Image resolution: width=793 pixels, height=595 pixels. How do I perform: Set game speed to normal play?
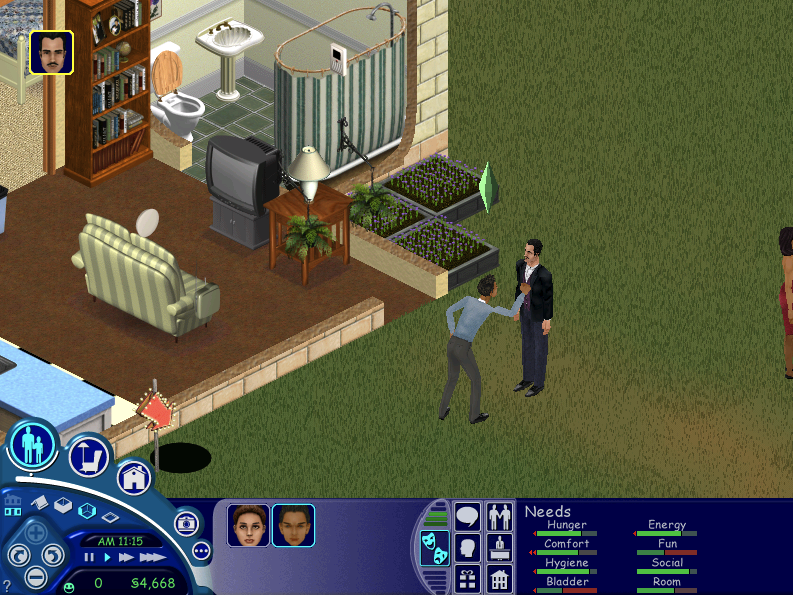click(x=108, y=557)
